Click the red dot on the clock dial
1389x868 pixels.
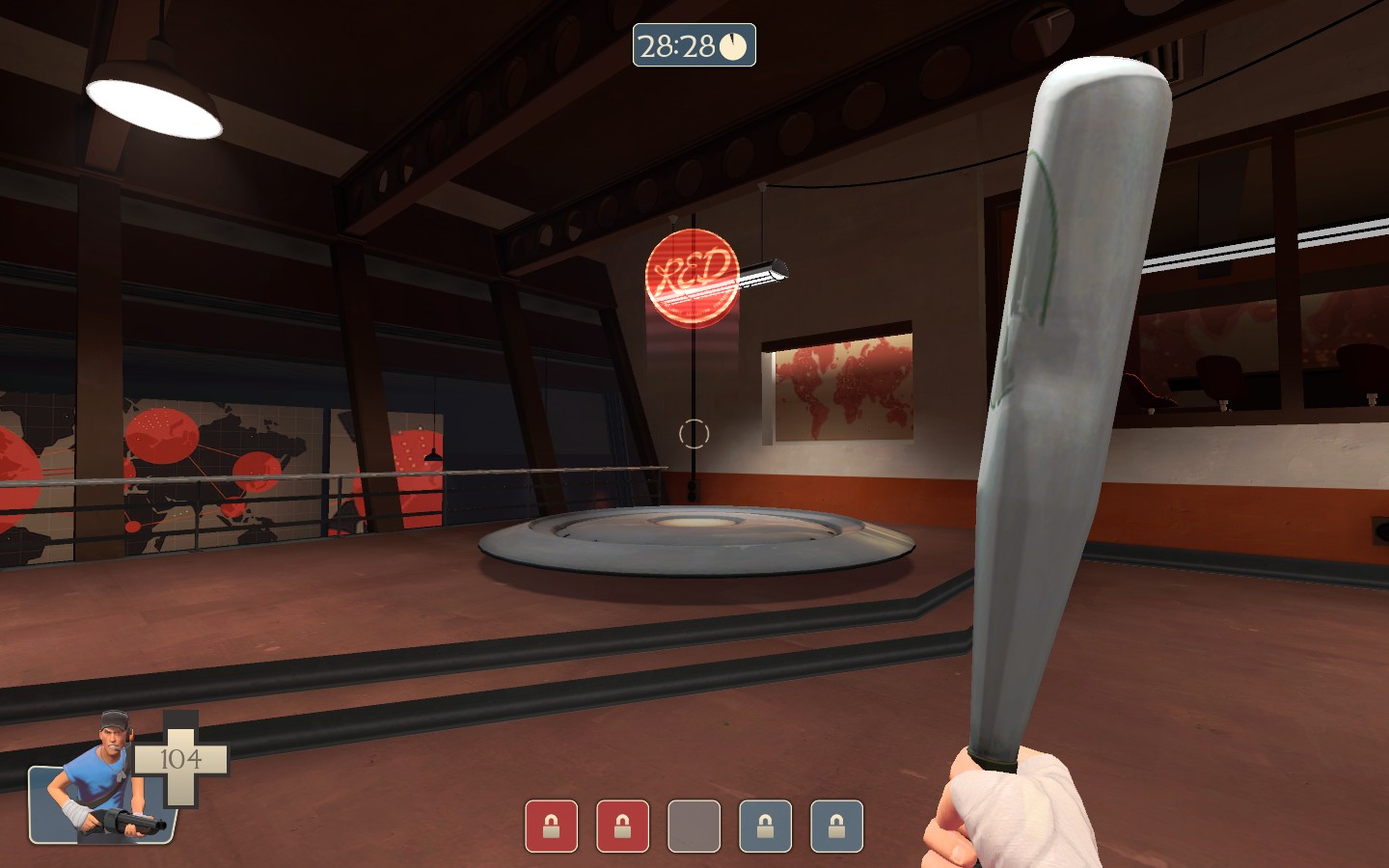point(730,41)
